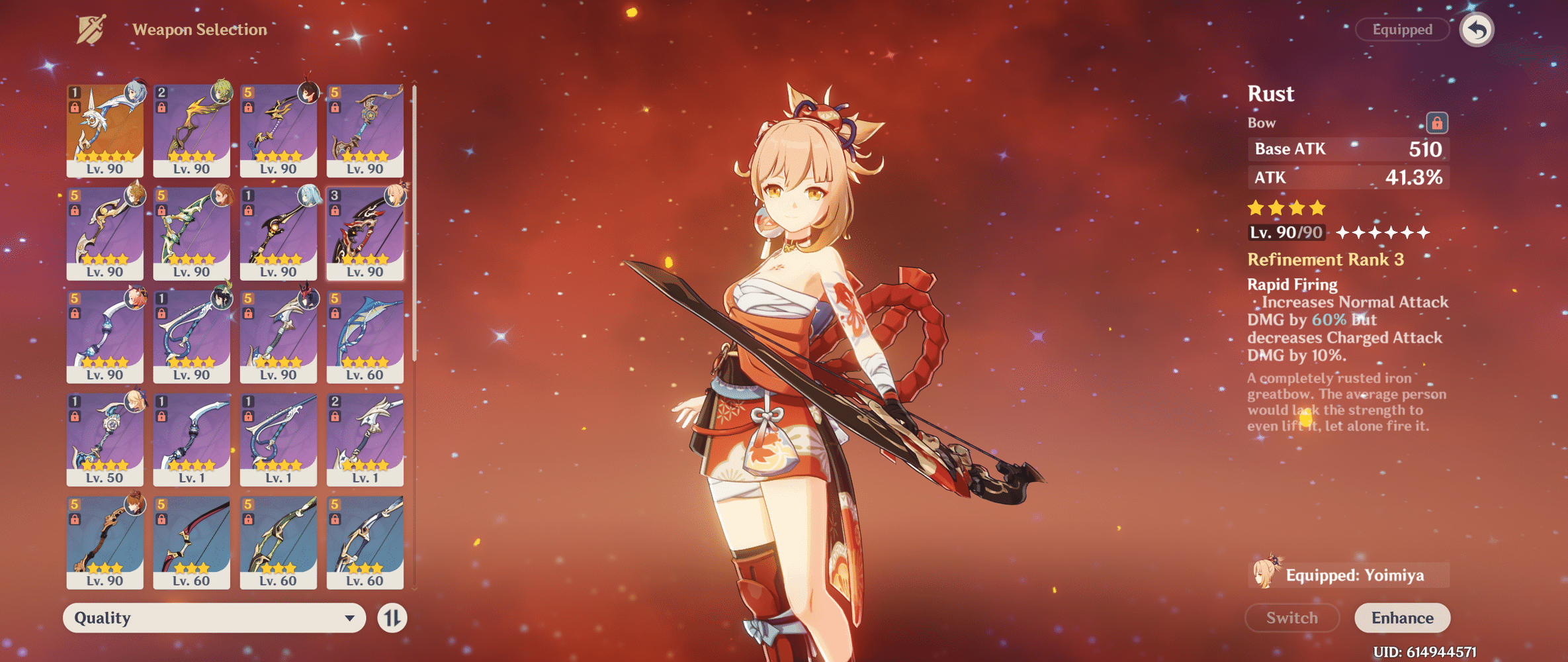
Task: Click the sort order arrows beside the Quality filter
Action: click(391, 617)
